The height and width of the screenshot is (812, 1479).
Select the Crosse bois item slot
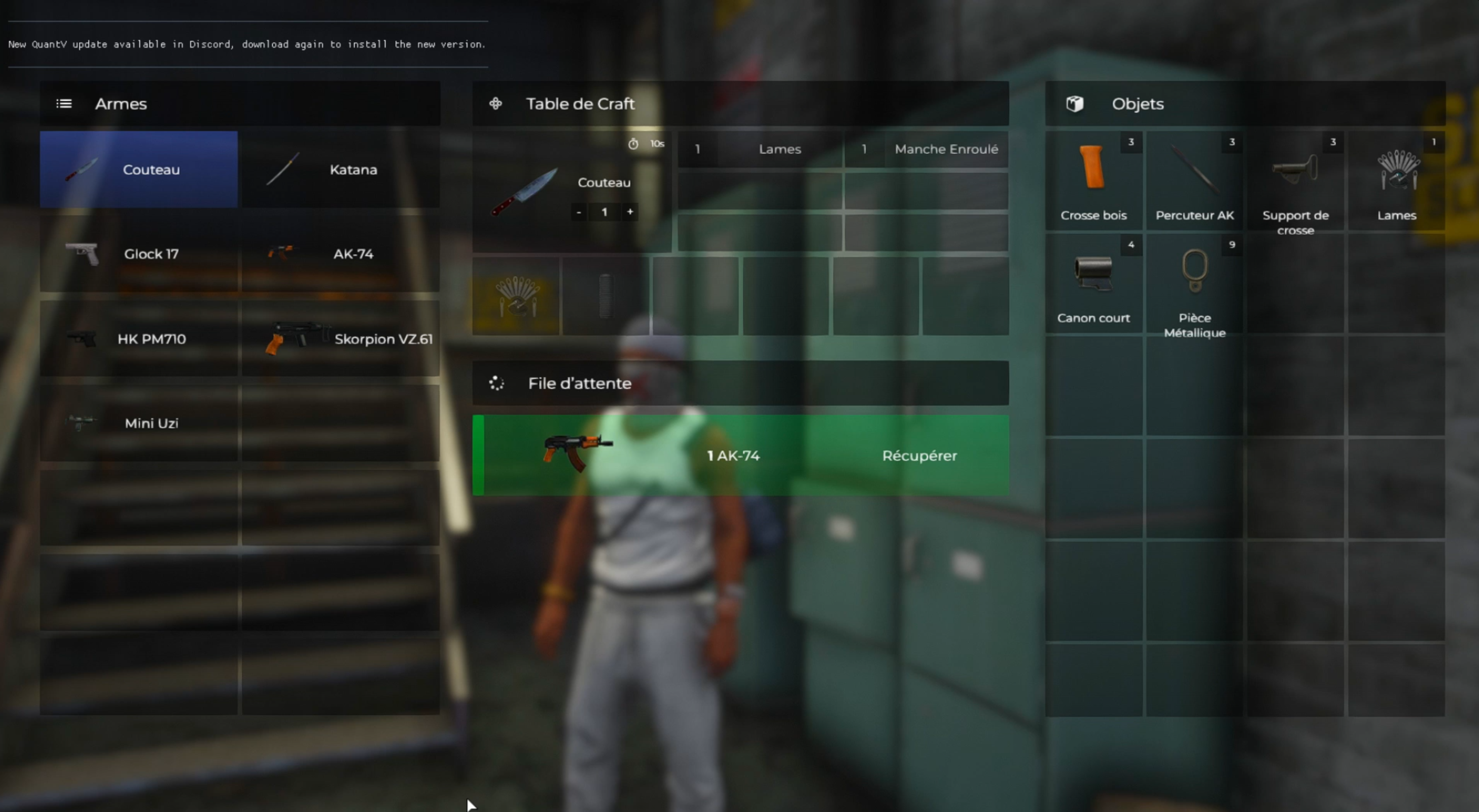1093,181
